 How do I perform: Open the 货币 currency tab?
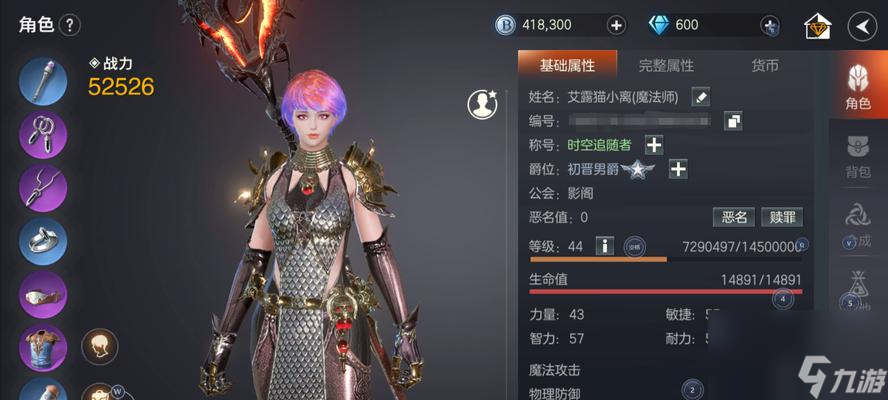(765, 66)
